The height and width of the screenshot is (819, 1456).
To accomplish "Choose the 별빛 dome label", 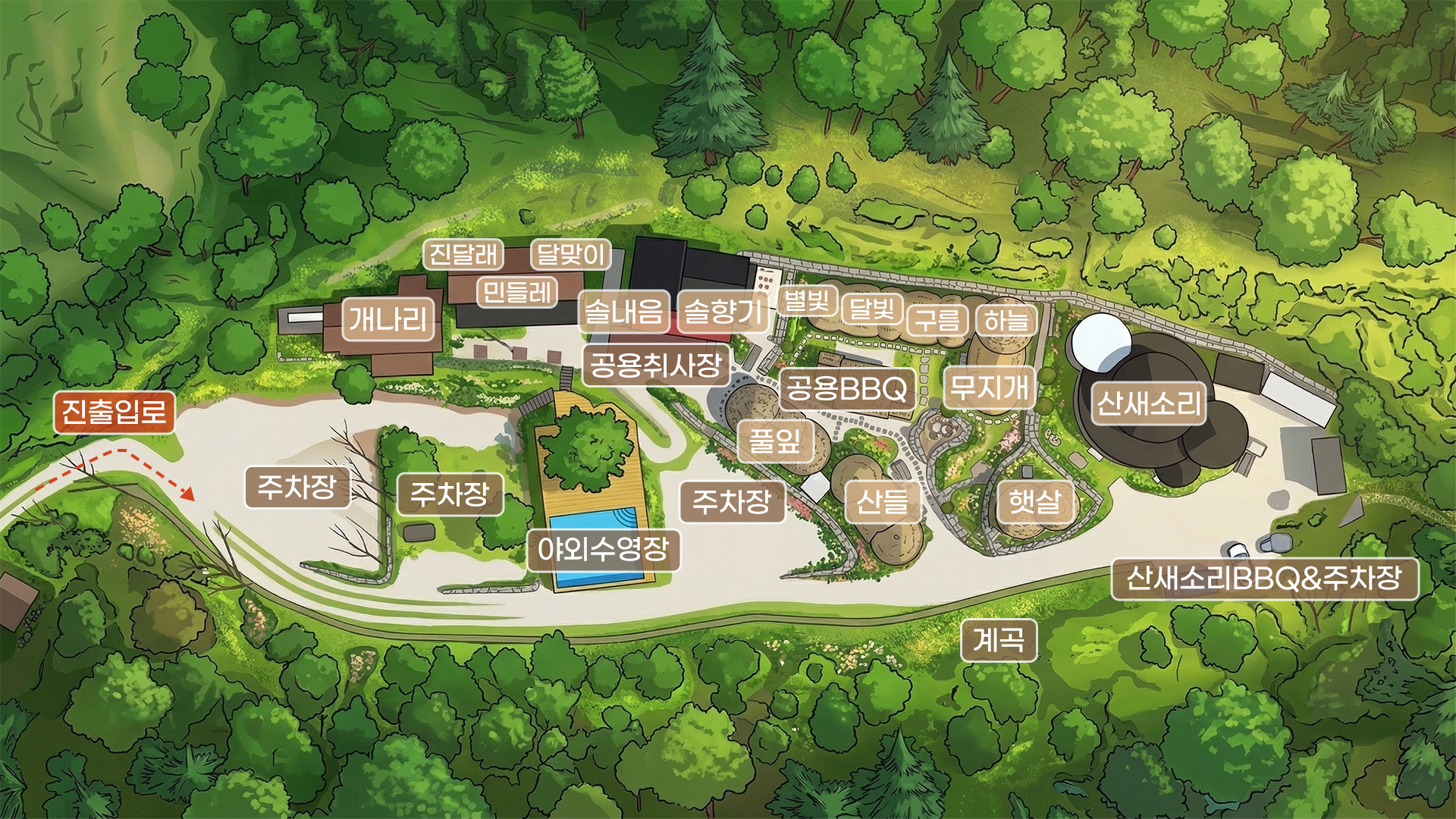I will (x=806, y=301).
